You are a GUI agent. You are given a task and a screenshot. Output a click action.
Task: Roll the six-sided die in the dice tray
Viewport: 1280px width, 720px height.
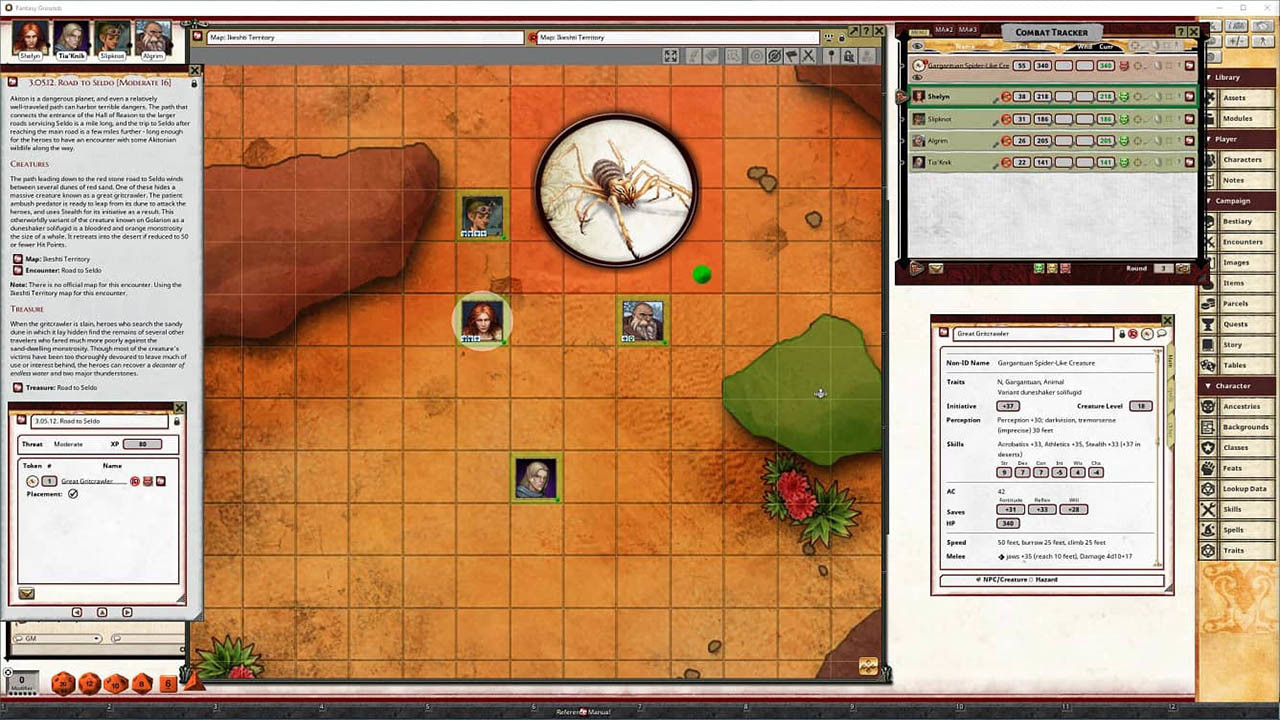pyautogui.click(x=167, y=683)
